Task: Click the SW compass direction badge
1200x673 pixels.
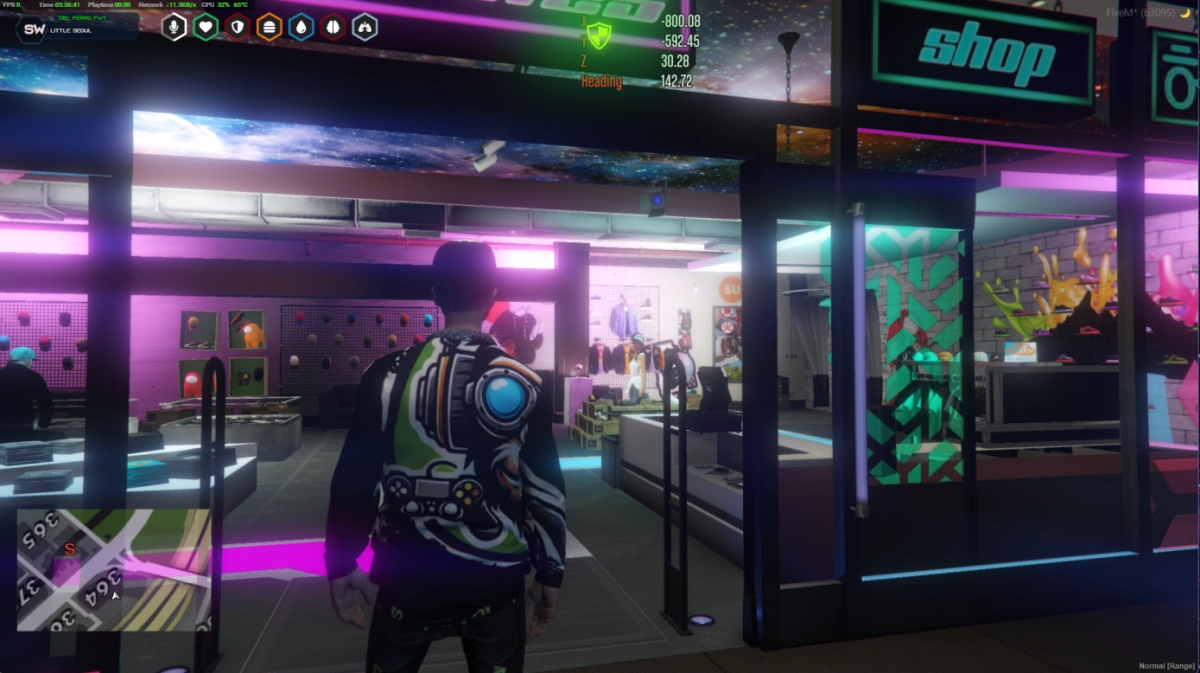Action: click(x=34, y=29)
